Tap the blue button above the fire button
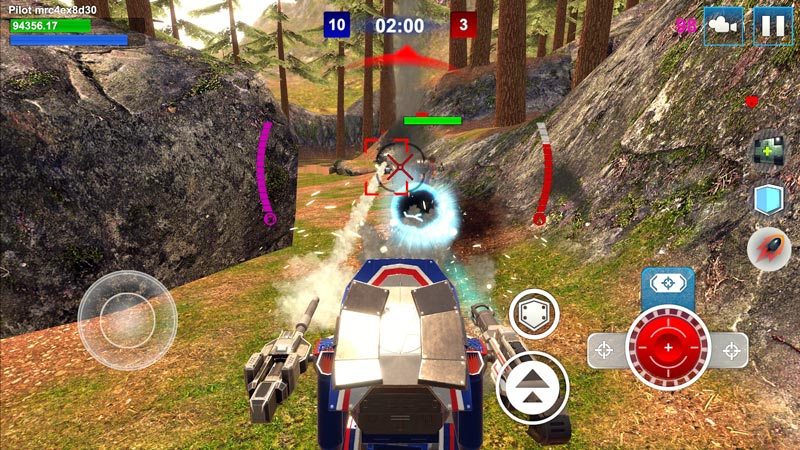800x450 pixels. (x=667, y=284)
